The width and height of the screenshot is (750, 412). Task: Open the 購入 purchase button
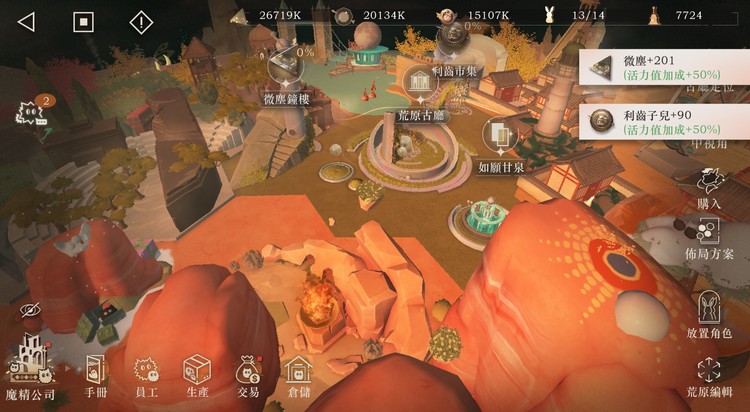710,187
